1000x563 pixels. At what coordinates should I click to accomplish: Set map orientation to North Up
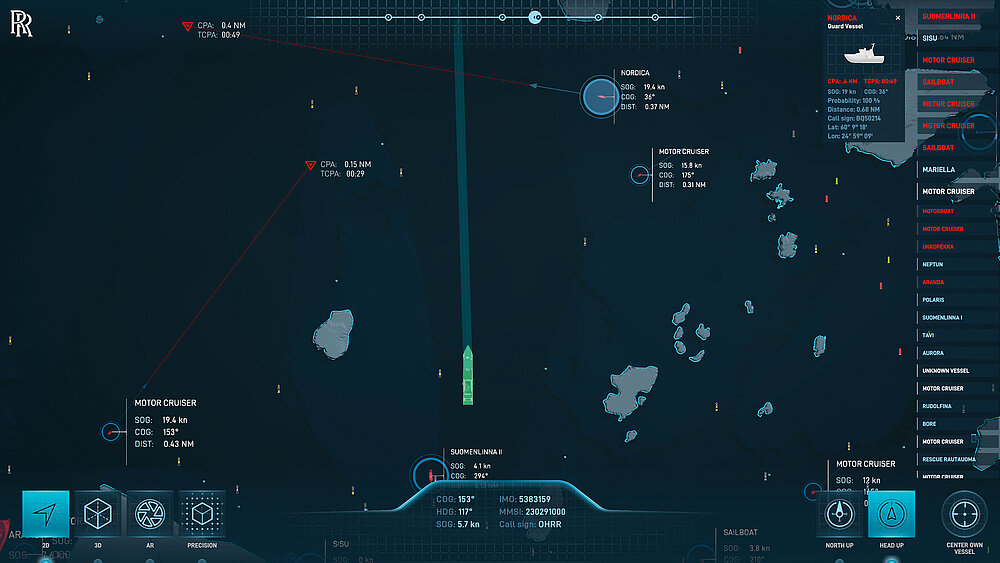click(838, 514)
